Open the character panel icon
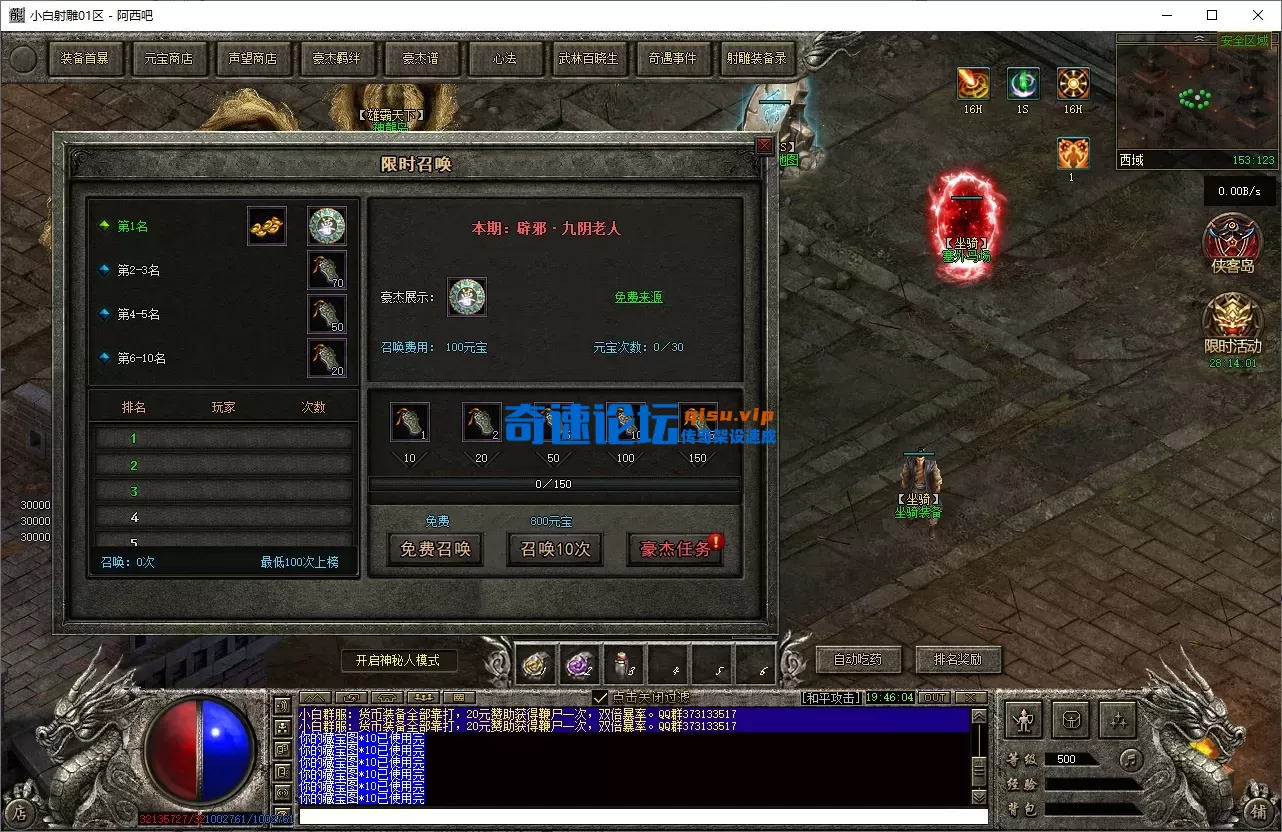This screenshot has height=832, width=1282. (1024, 720)
